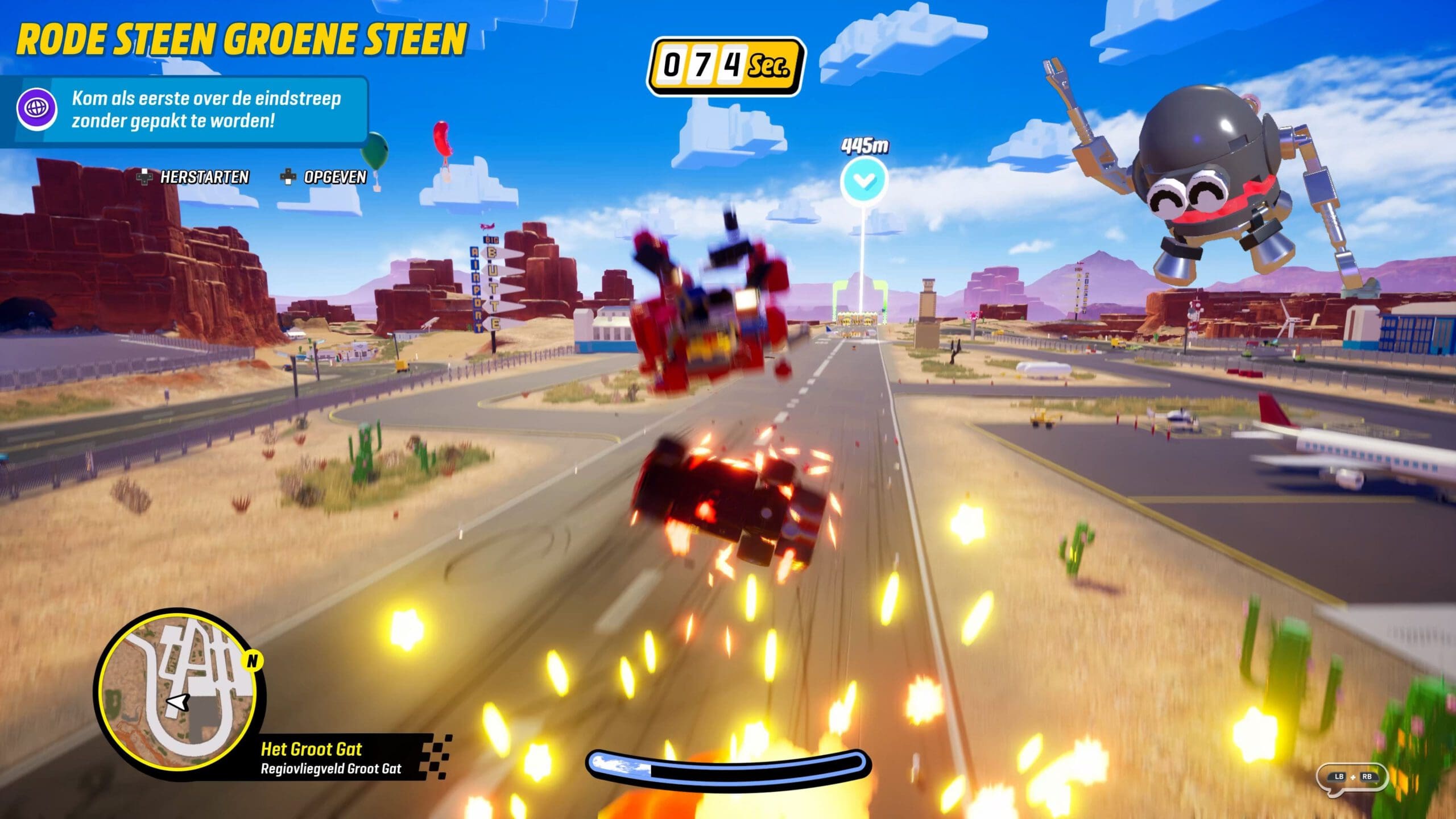1456x819 pixels.
Task: Select the north marker on the minimap
Action: point(251,661)
